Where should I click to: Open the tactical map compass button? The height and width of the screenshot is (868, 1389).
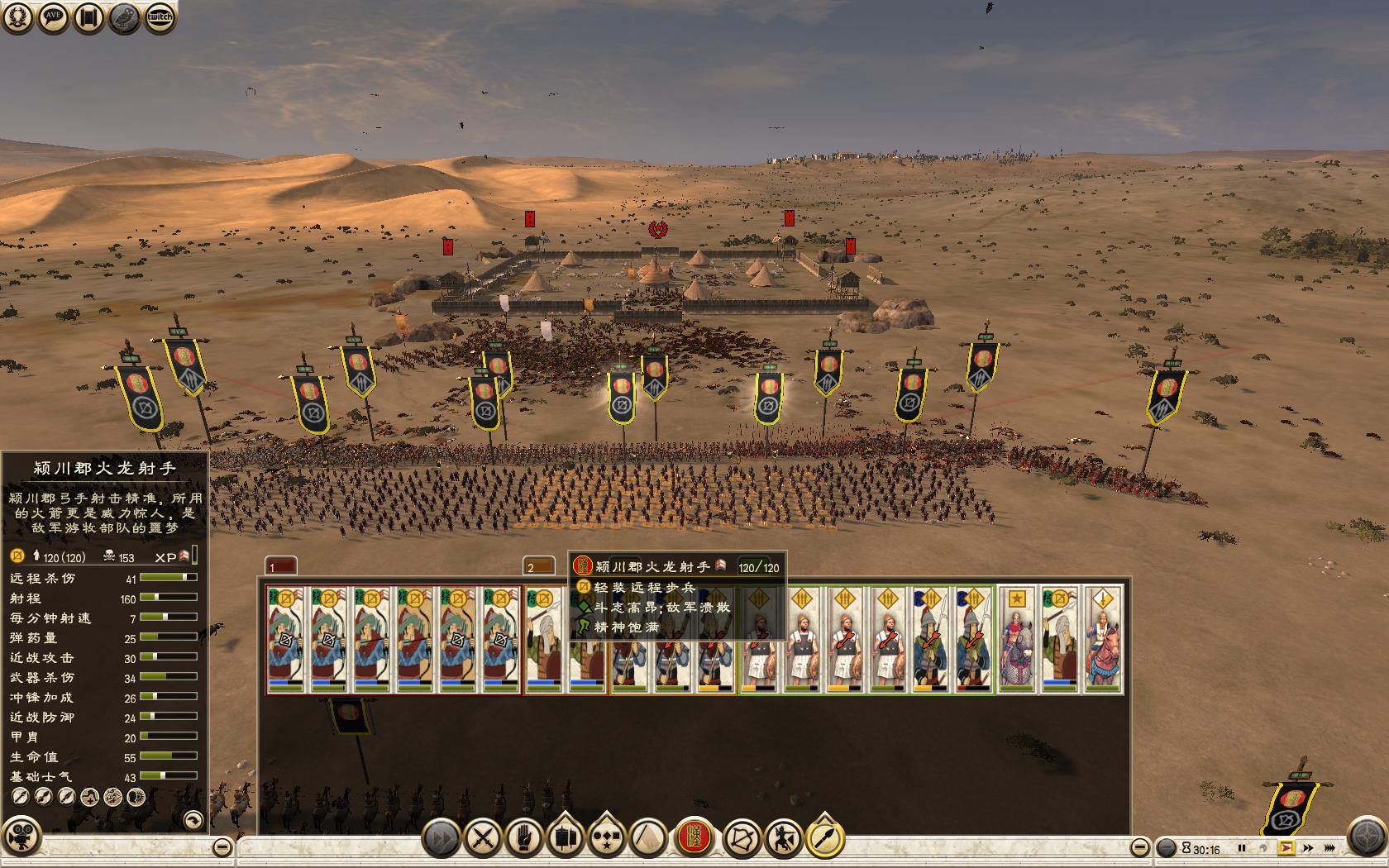[1367, 835]
